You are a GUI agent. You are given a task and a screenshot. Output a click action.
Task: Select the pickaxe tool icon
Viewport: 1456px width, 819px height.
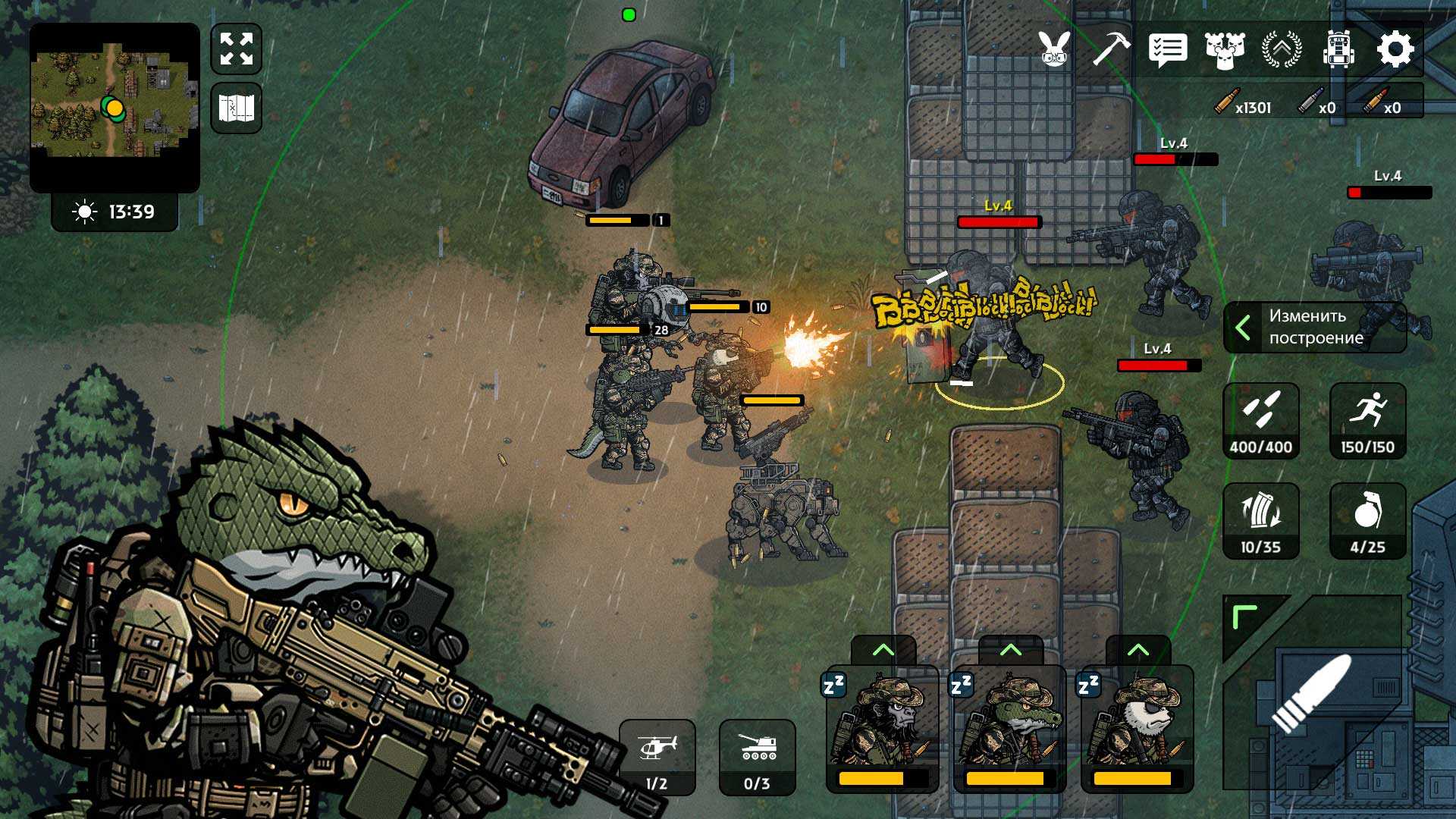pyautogui.click(x=1111, y=49)
